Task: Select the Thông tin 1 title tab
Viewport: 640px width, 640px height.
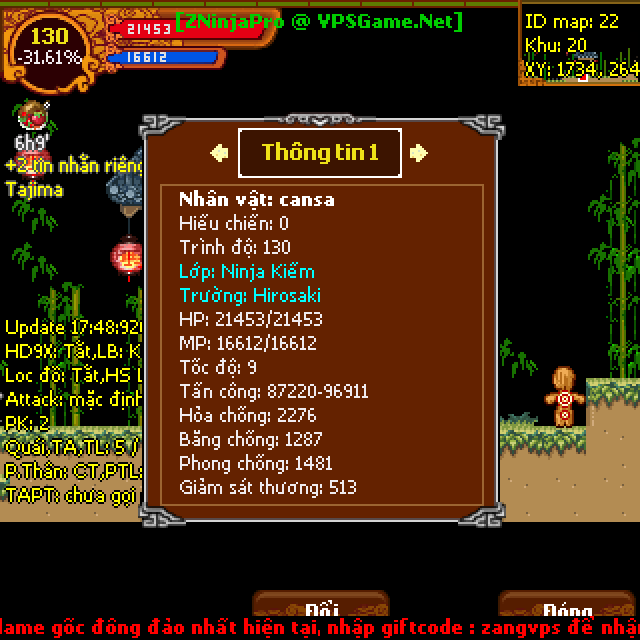Action: click(320, 153)
